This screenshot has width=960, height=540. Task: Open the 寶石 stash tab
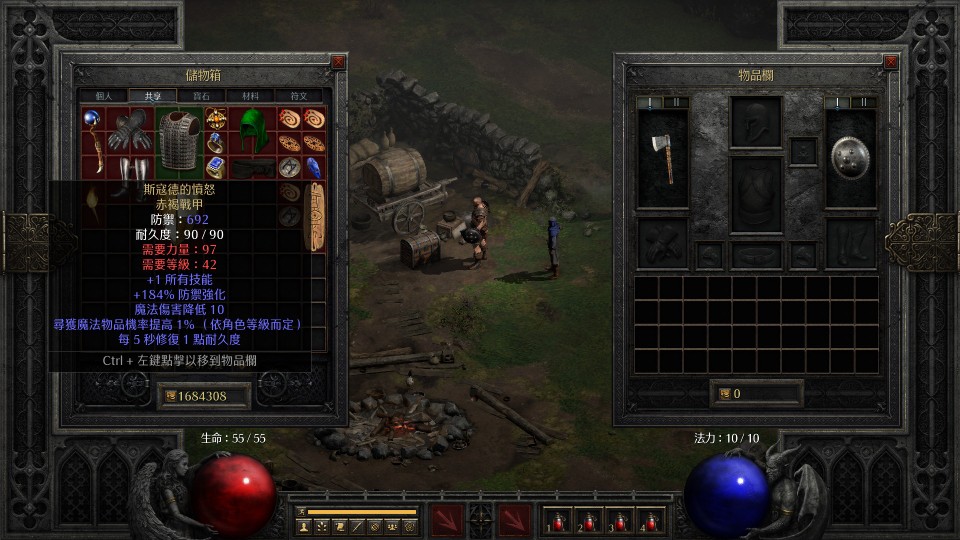[201, 96]
